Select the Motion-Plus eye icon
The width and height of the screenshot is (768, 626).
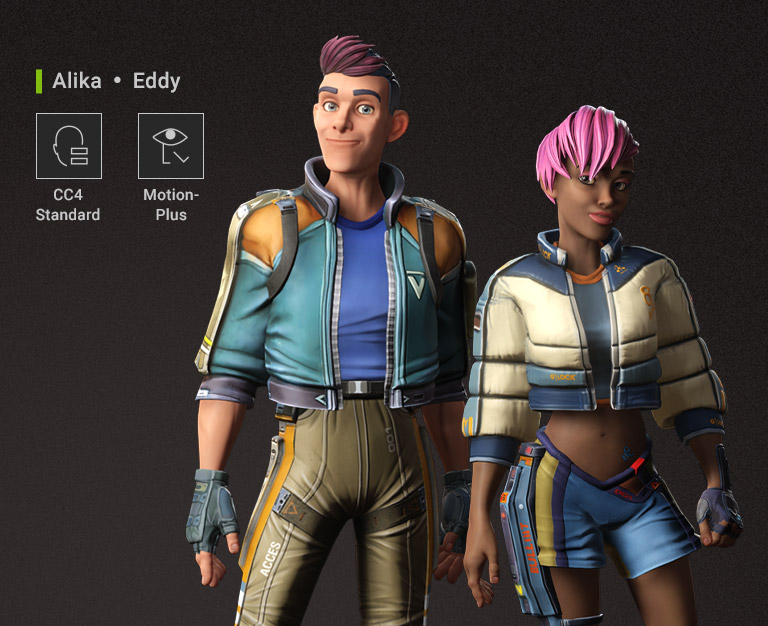[171, 146]
